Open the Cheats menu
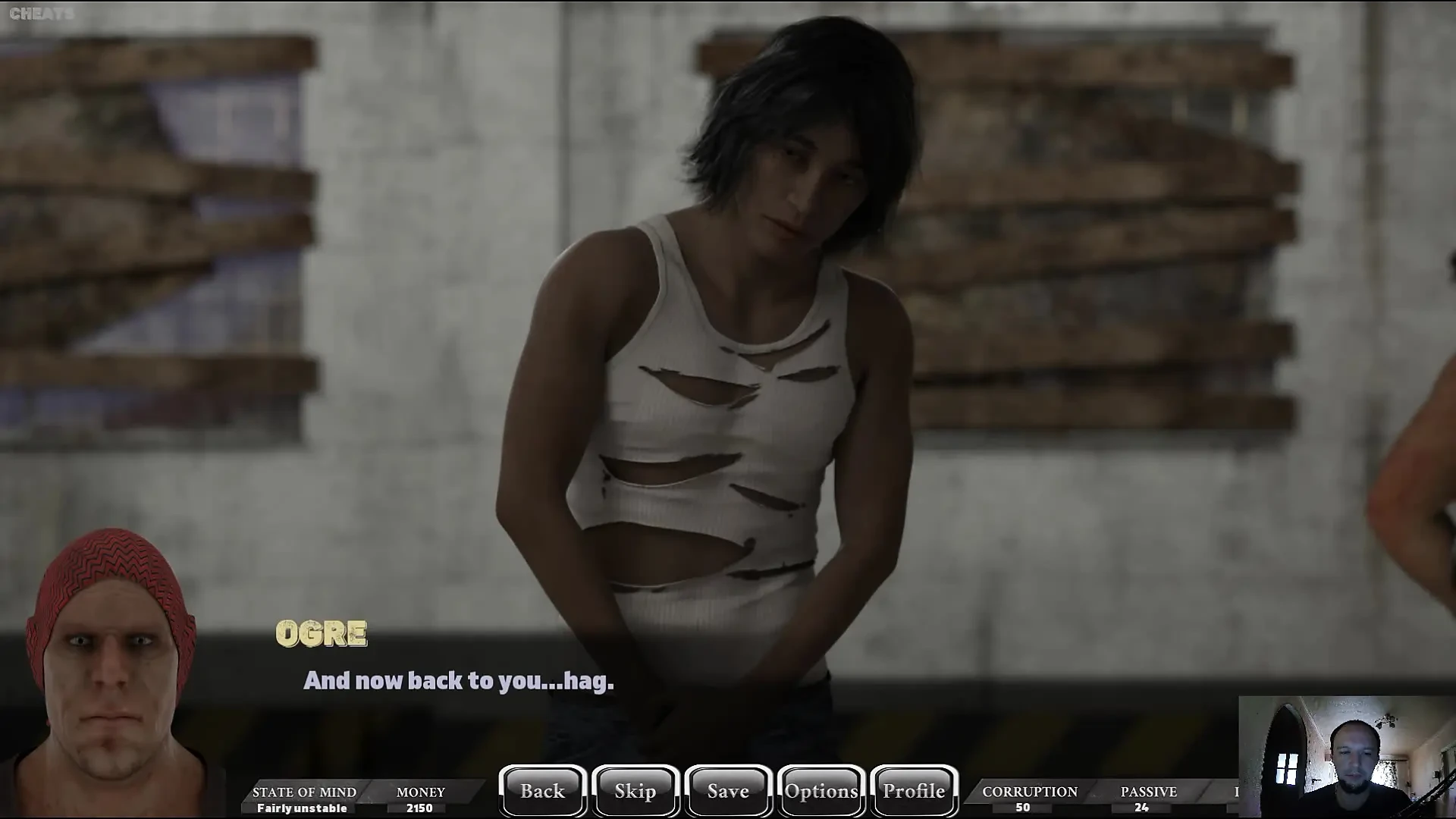This screenshot has width=1456, height=819. [x=42, y=14]
